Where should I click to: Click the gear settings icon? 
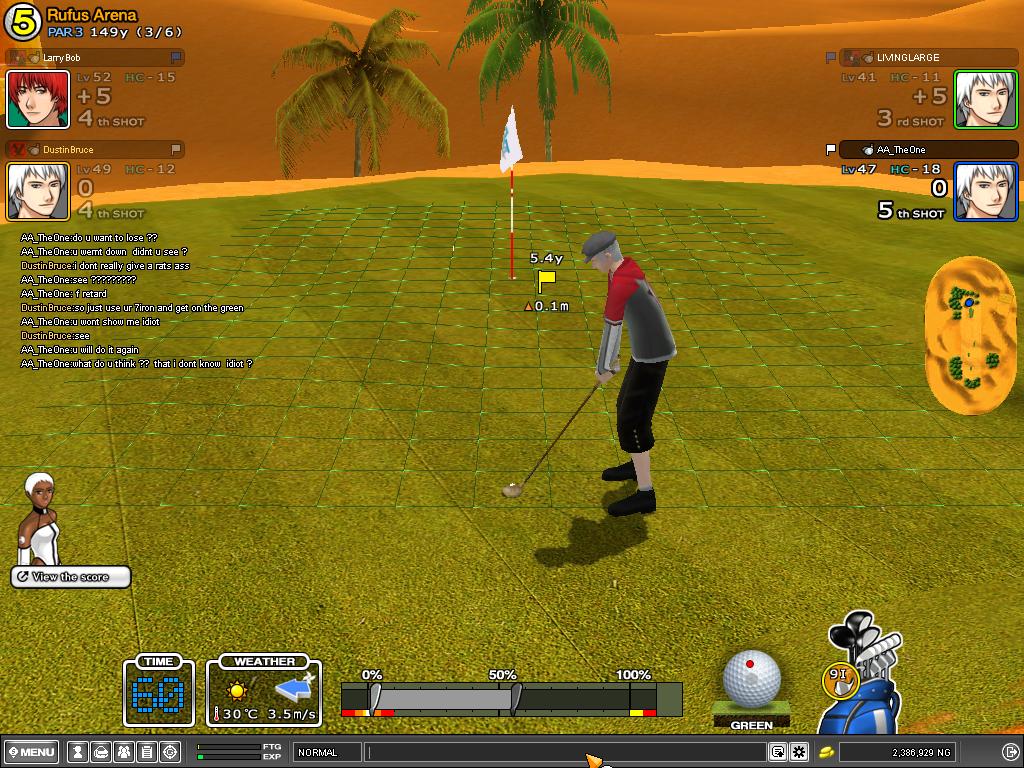pos(799,752)
